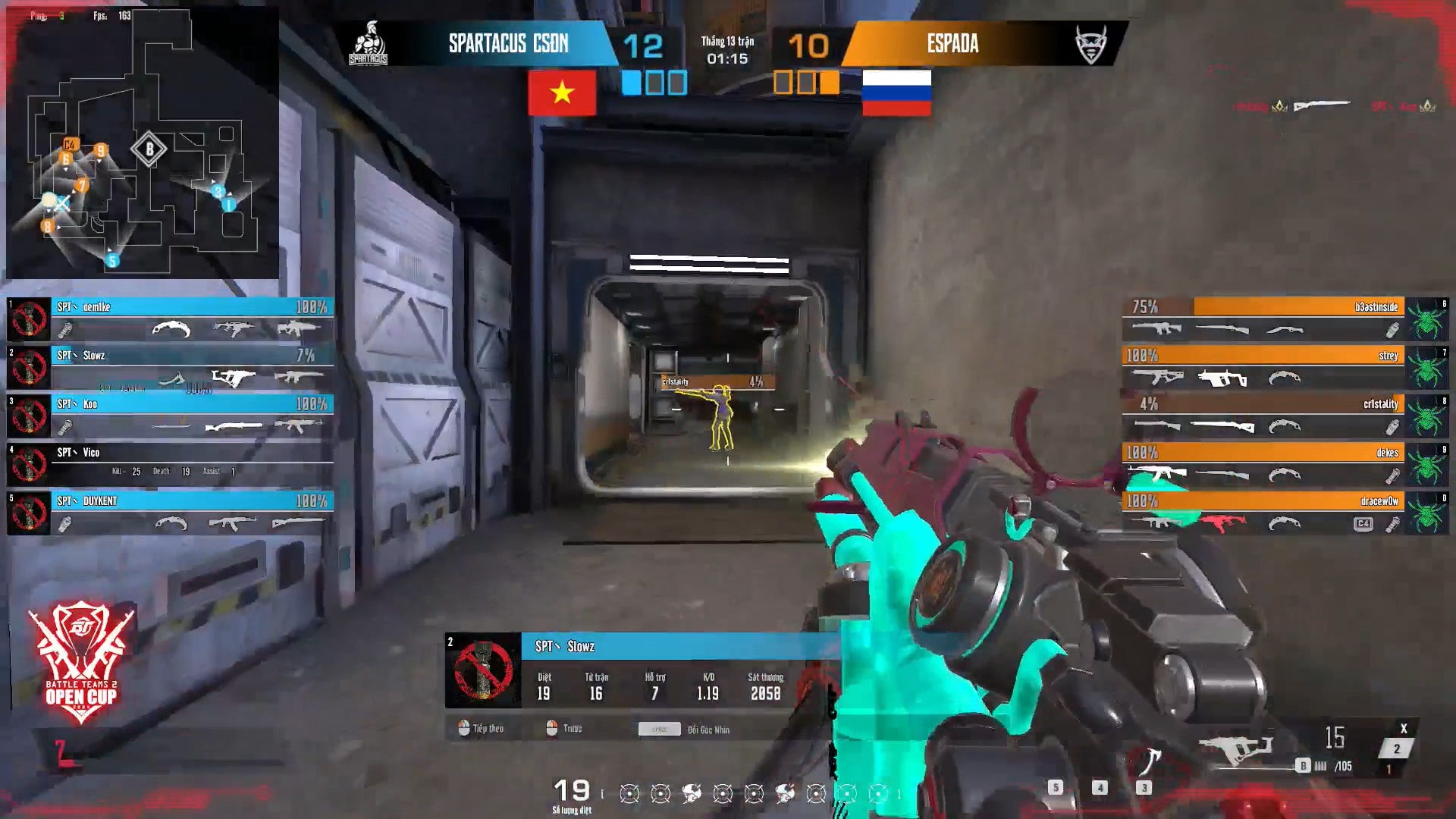The height and width of the screenshot is (819, 1456).
Task: Spectate b3astinside from the Espada list
Action: pyautogui.click(x=1263, y=318)
